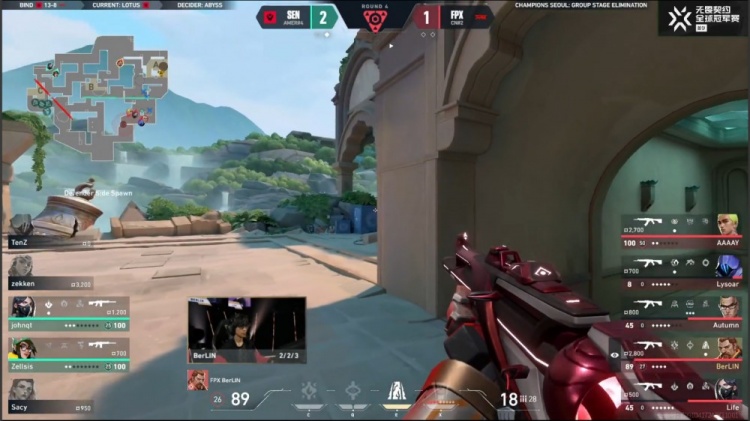Activate the highlighted E ability icon

pyautogui.click(x=396, y=393)
